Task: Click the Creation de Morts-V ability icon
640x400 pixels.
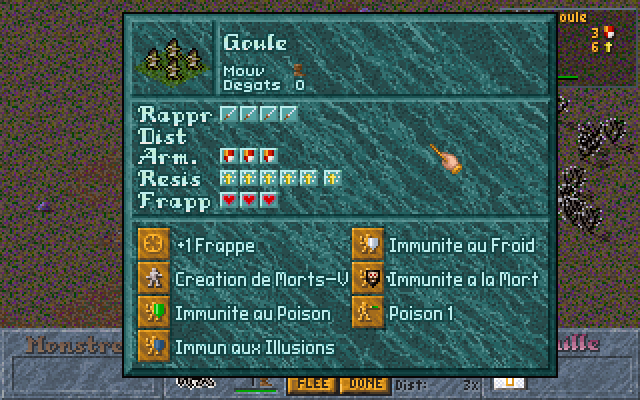Action: pos(153,279)
